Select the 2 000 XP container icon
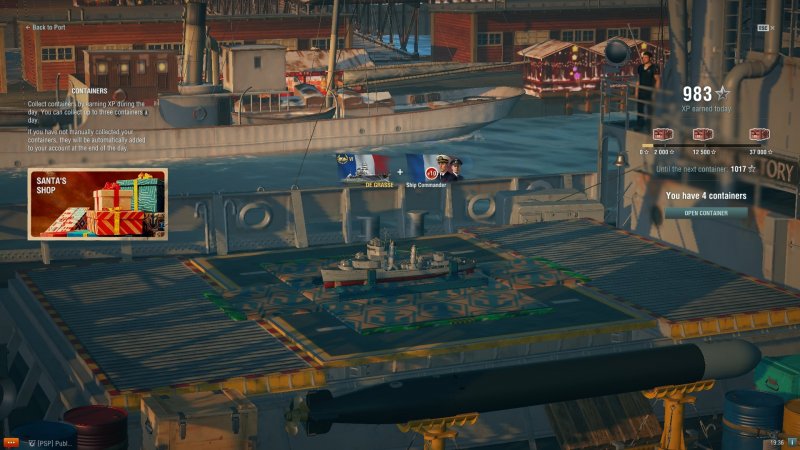Screen dimensions: 800x450 click(661, 135)
